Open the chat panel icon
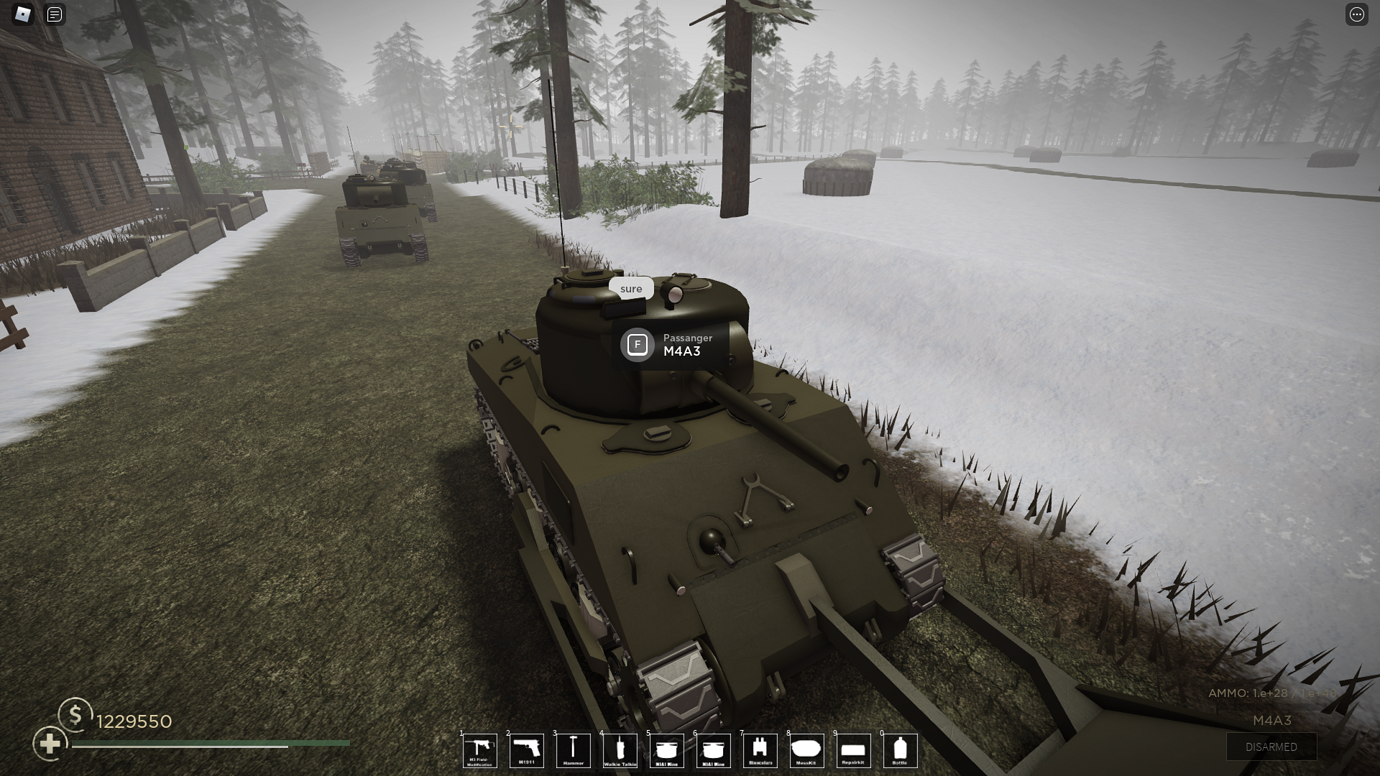Screen dimensions: 1380x776 pyautogui.click(x=54, y=14)
